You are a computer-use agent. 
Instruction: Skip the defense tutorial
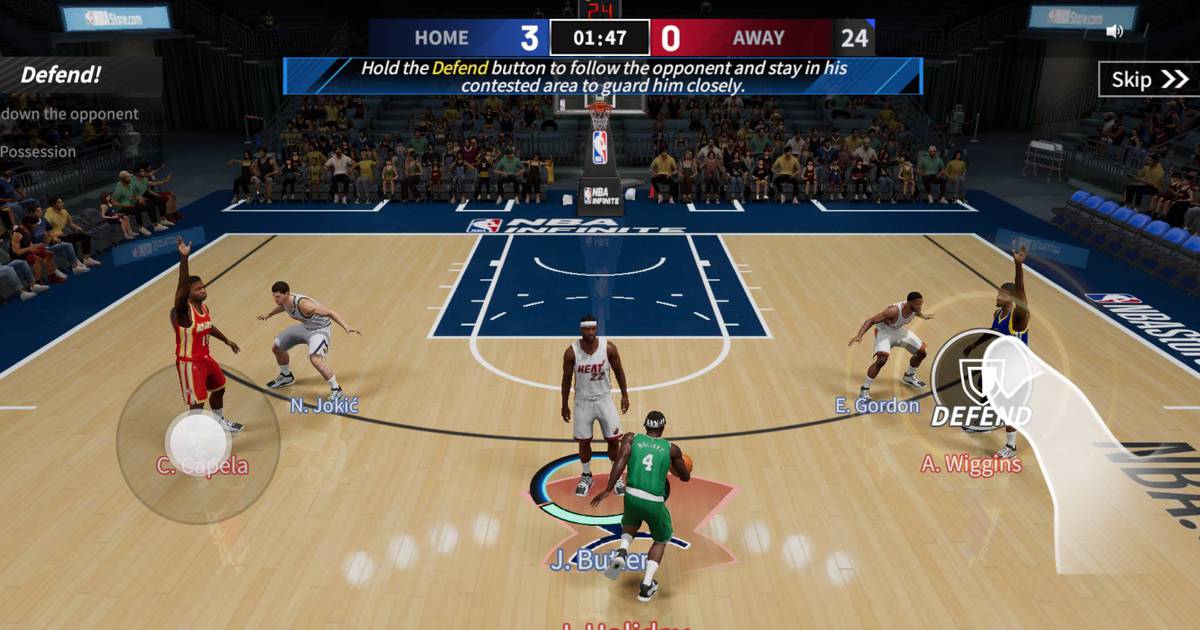[x=1148, y=80]
